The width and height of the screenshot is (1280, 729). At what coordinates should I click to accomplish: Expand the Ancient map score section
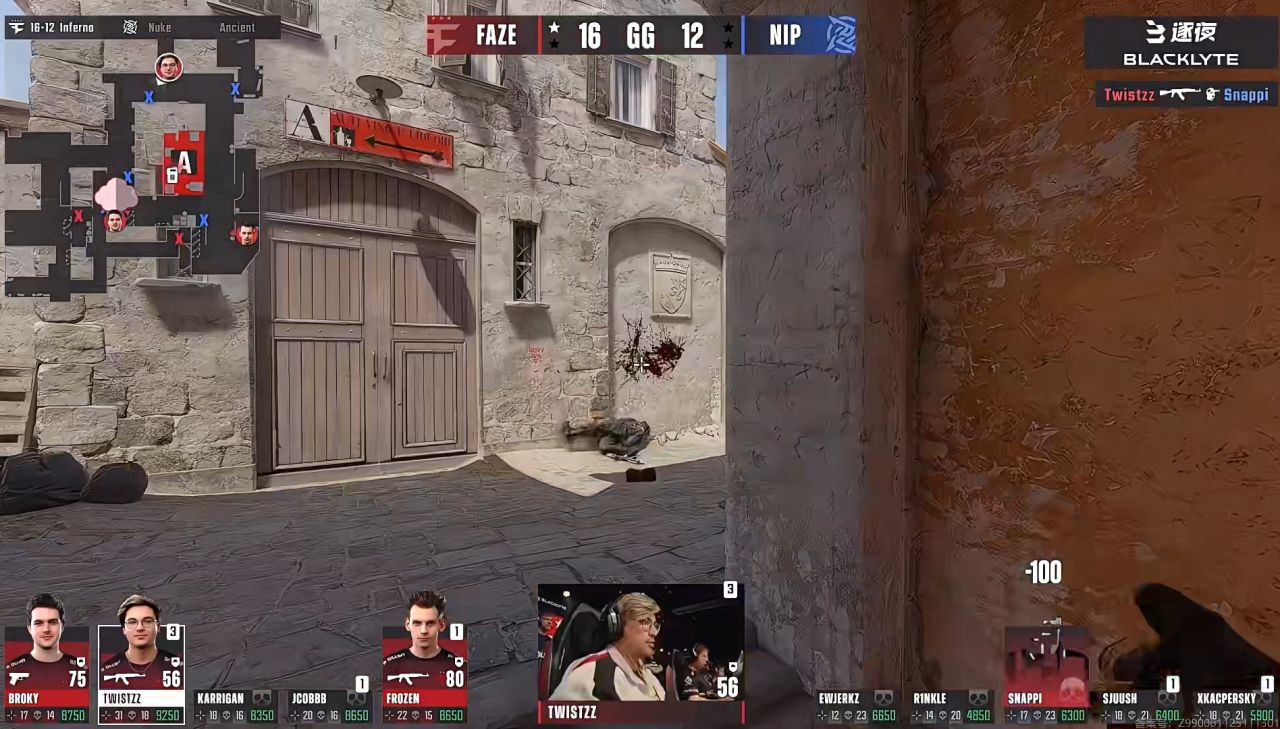tap(236, 27)
